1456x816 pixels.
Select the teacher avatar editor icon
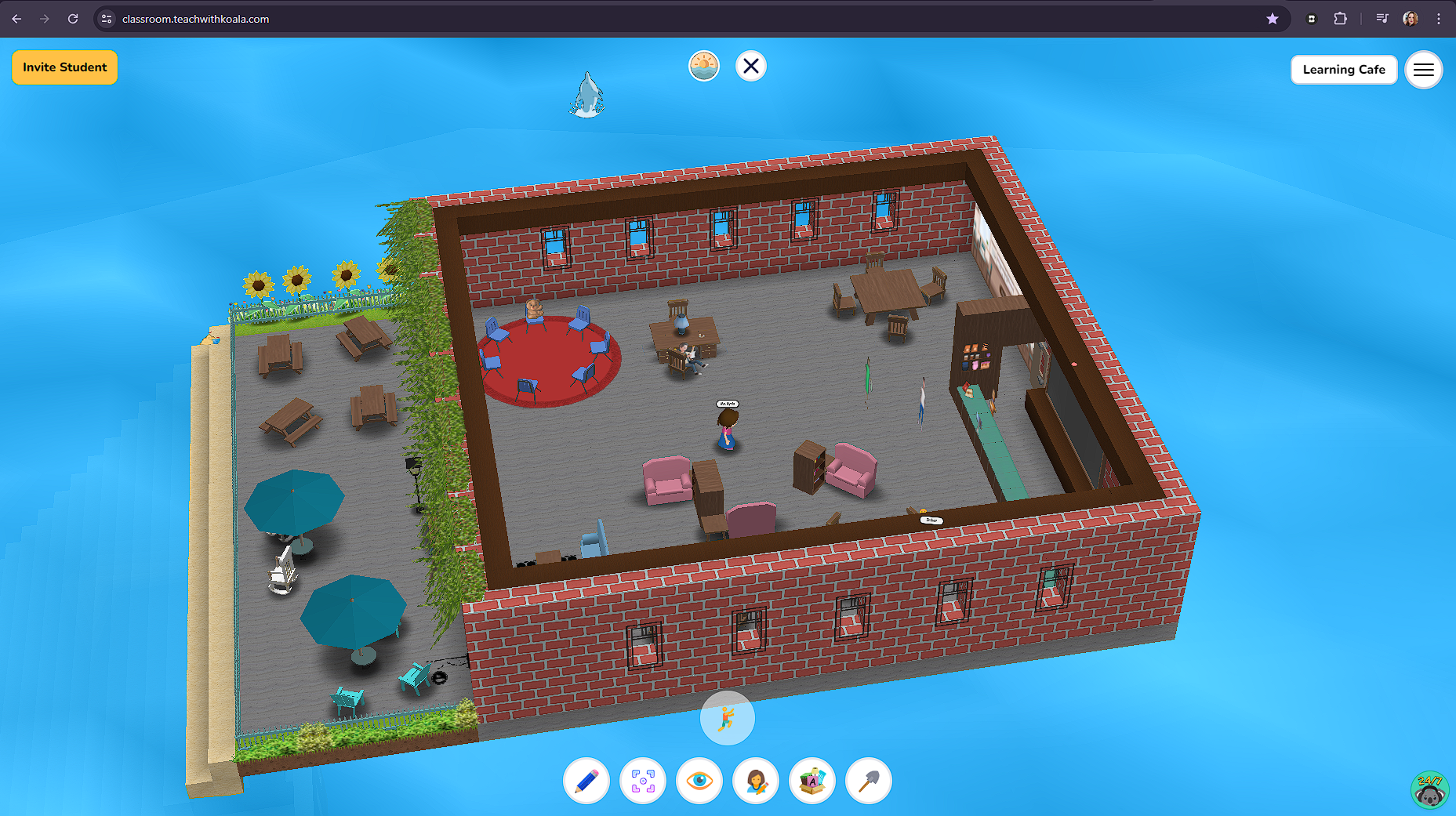click(x=755, y=781)
